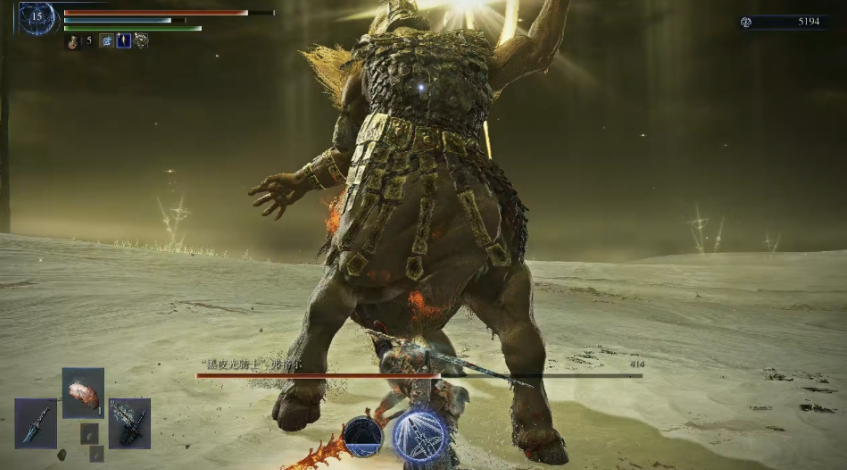This screenshot has width=847, height=470.
Task: Select the pale blue rune buff icon
Action: click(x=106, y=41)
